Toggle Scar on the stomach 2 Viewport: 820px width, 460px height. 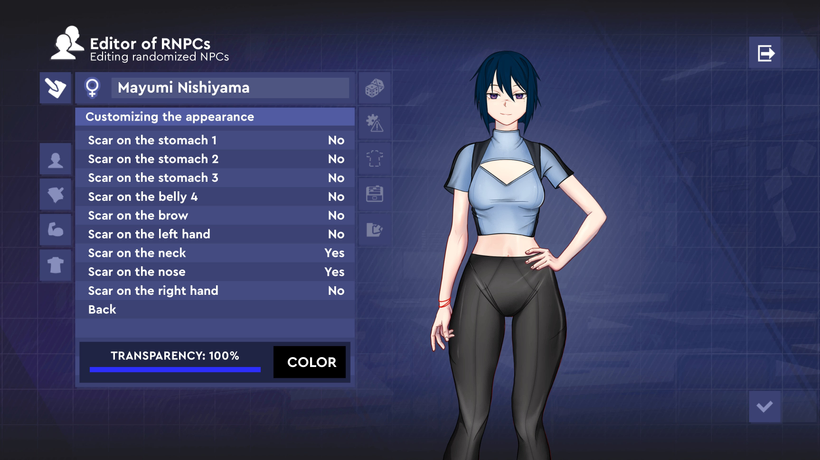pyautogui.click(x=215, y=159)
